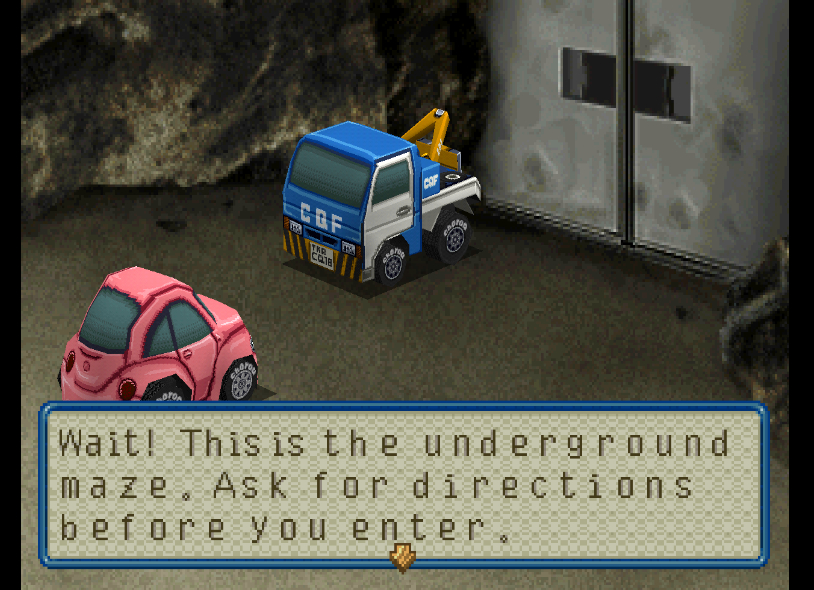Click the dialogue continue arrow

point(402,557)
